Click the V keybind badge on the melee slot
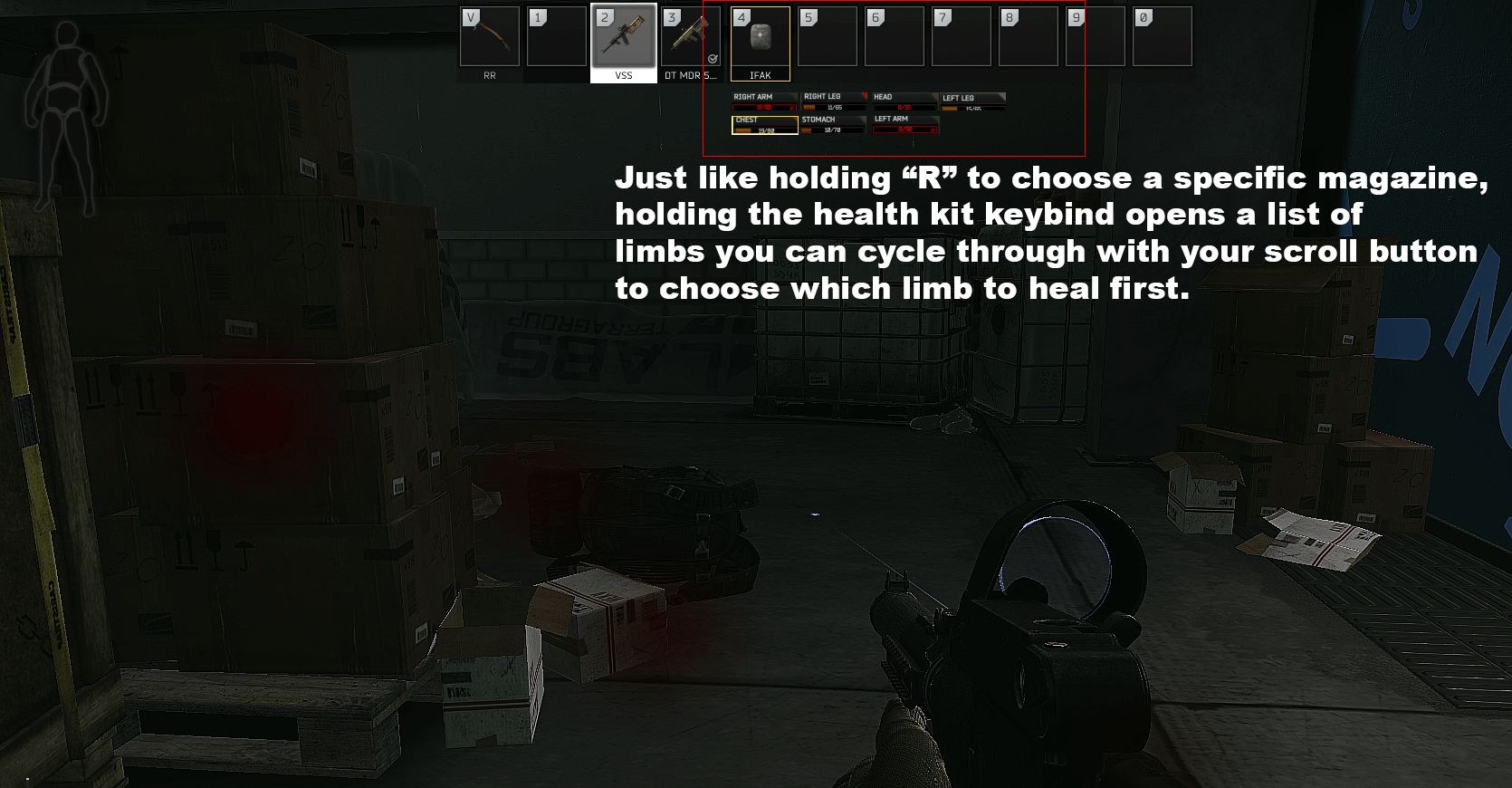This screenshot has width=1512, height=788. (470, 16)
